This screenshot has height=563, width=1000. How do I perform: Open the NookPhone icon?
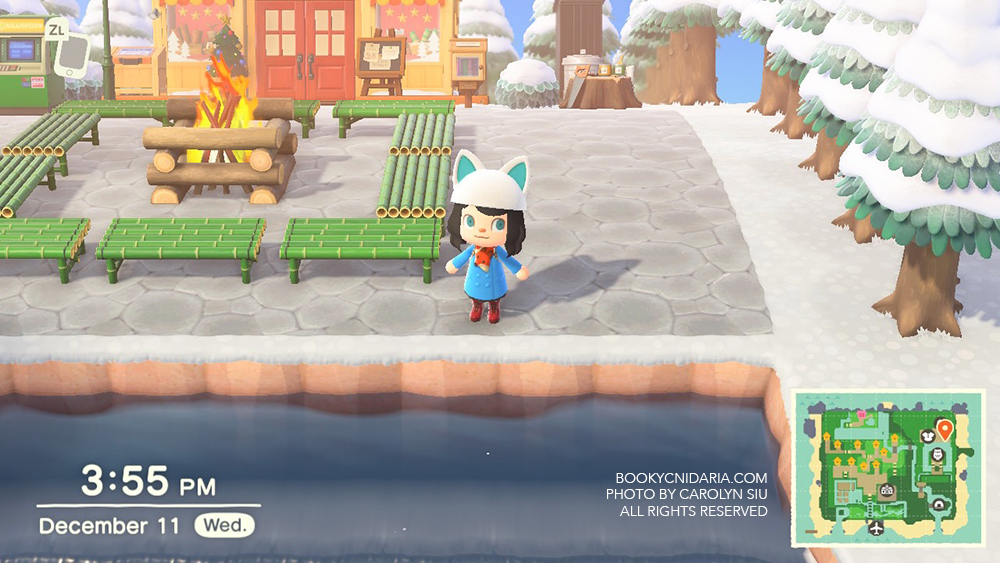(71, 56)
